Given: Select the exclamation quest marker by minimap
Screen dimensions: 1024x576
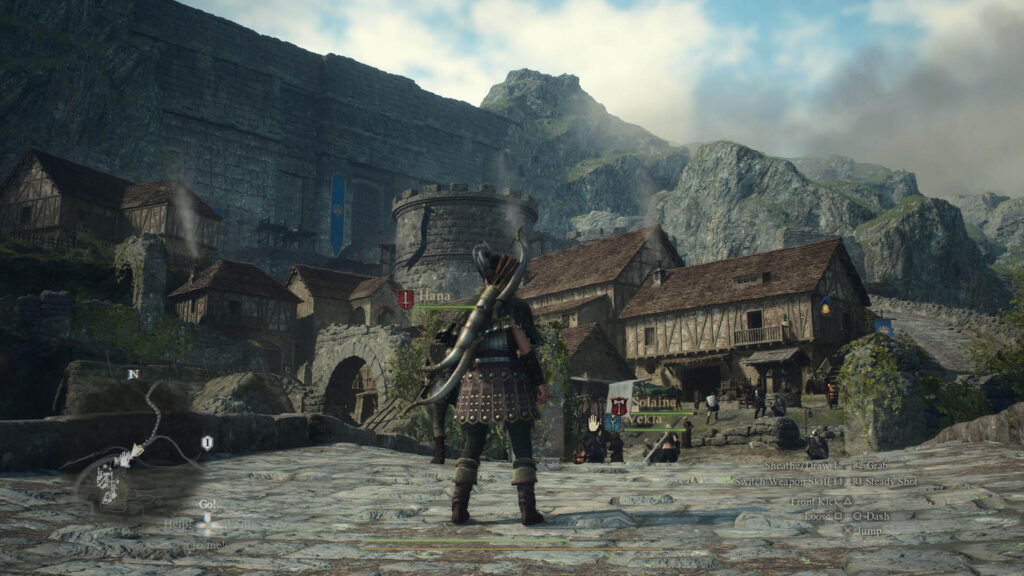Looking at the screenshot, I should point(207,443).
